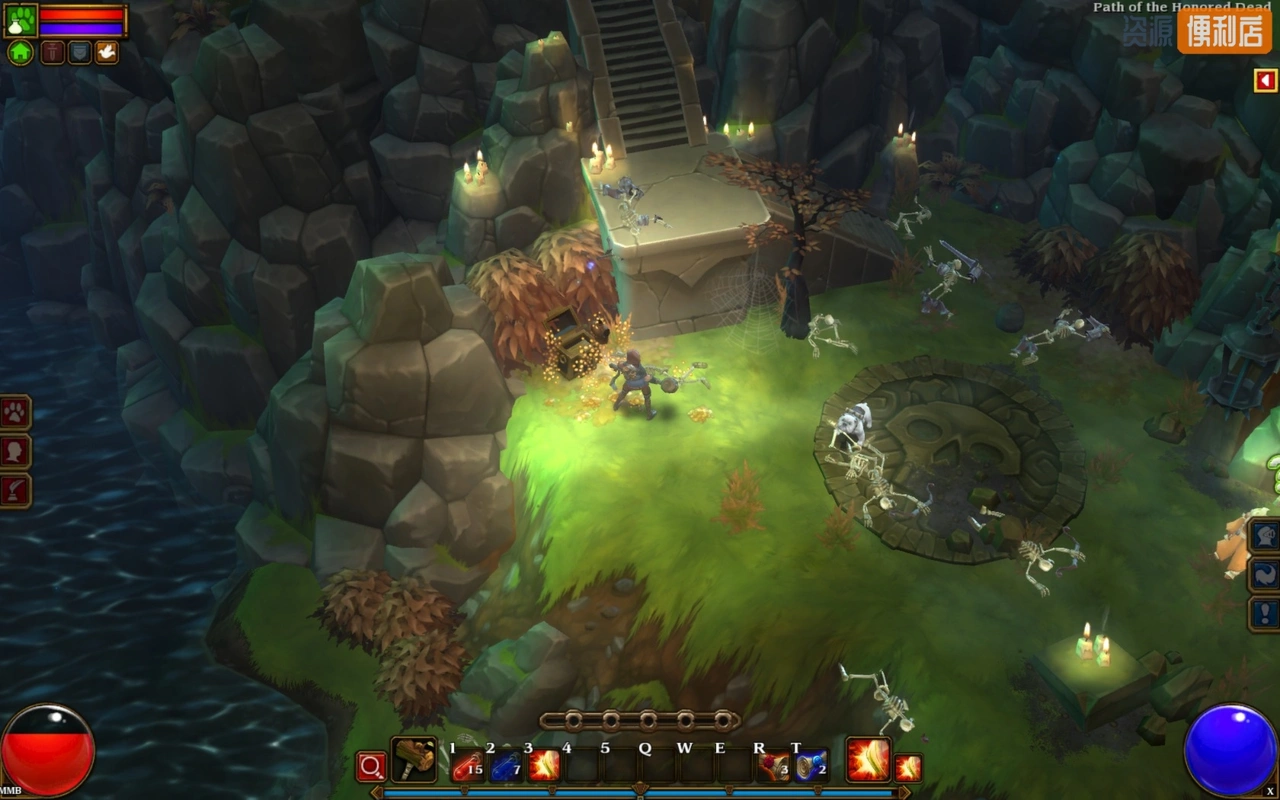This screenshot has width=1280, height=800.
Task: Send pet to town with green house button
Action: click(x=20, y=52)
